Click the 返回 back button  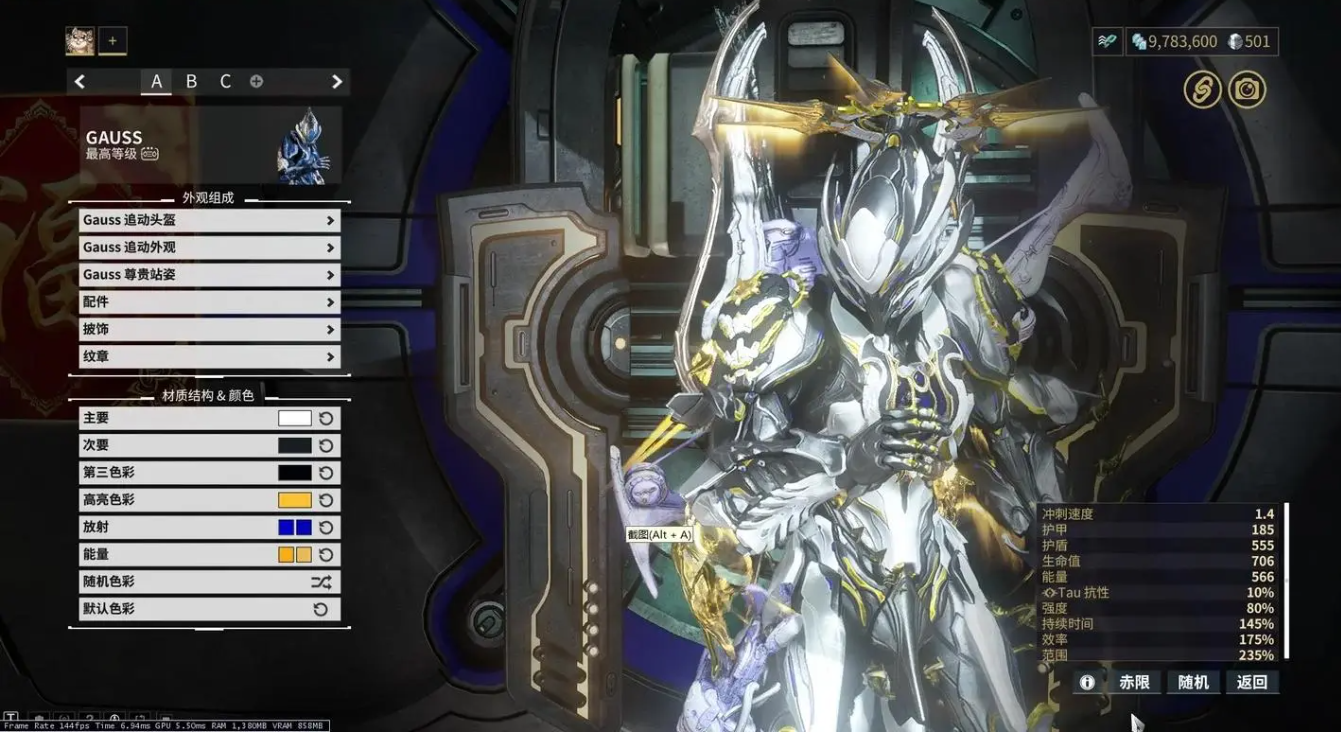[x=1252, y=682]
